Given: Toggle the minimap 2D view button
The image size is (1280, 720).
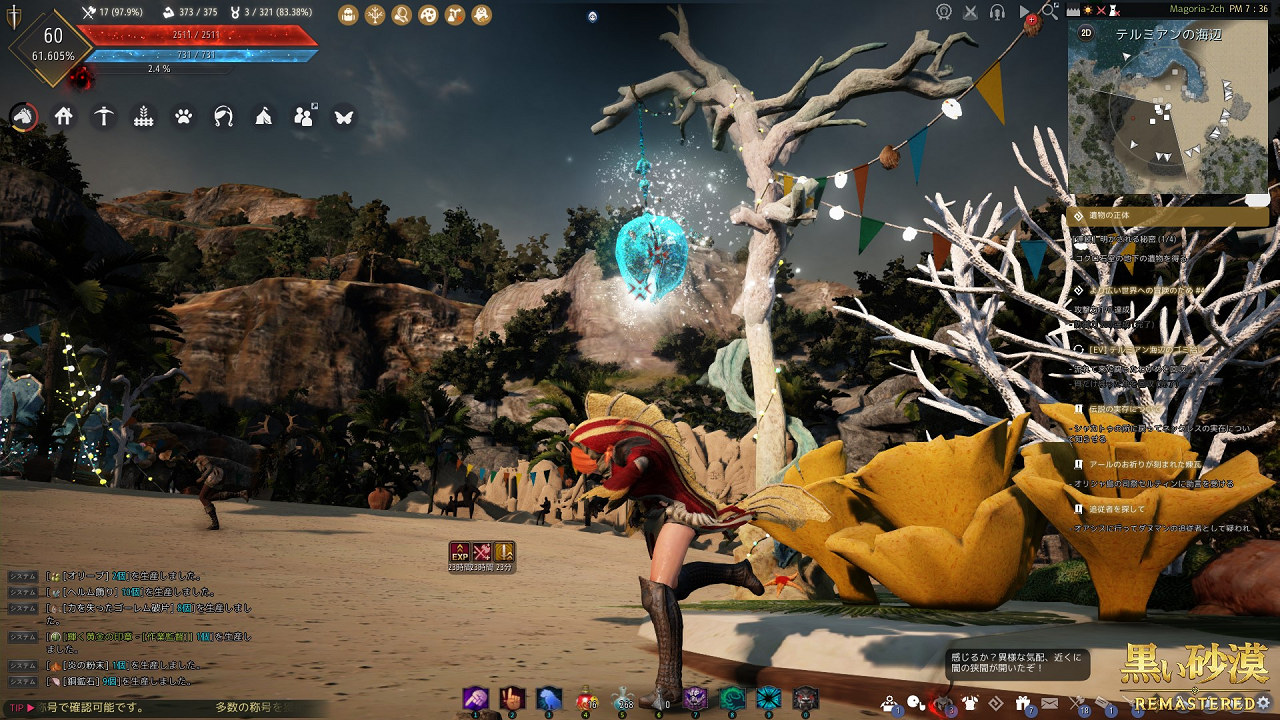Looking at the screenshot, I should click(1086, 34).
